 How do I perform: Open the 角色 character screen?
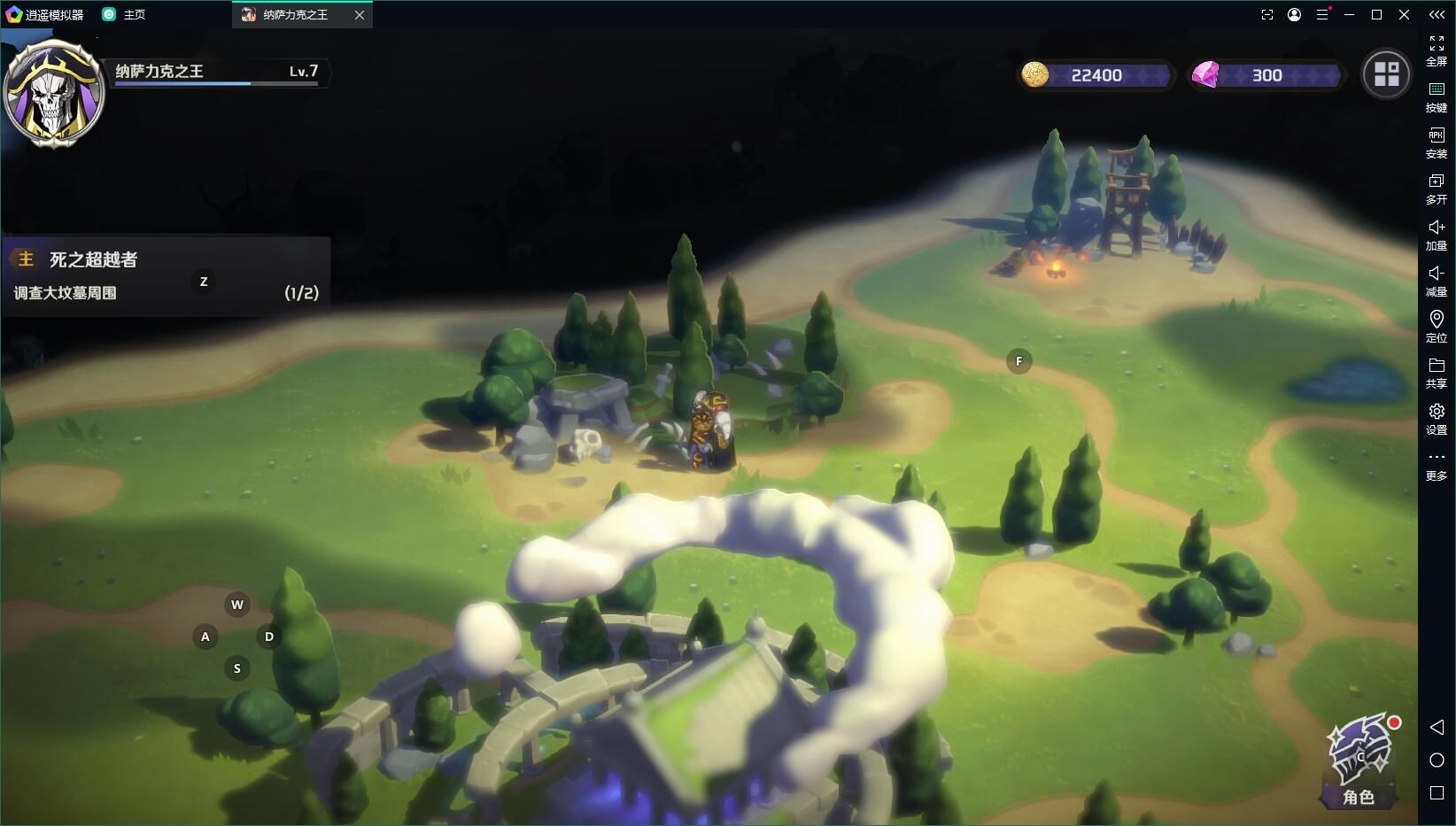click(x=1359, y=761)
